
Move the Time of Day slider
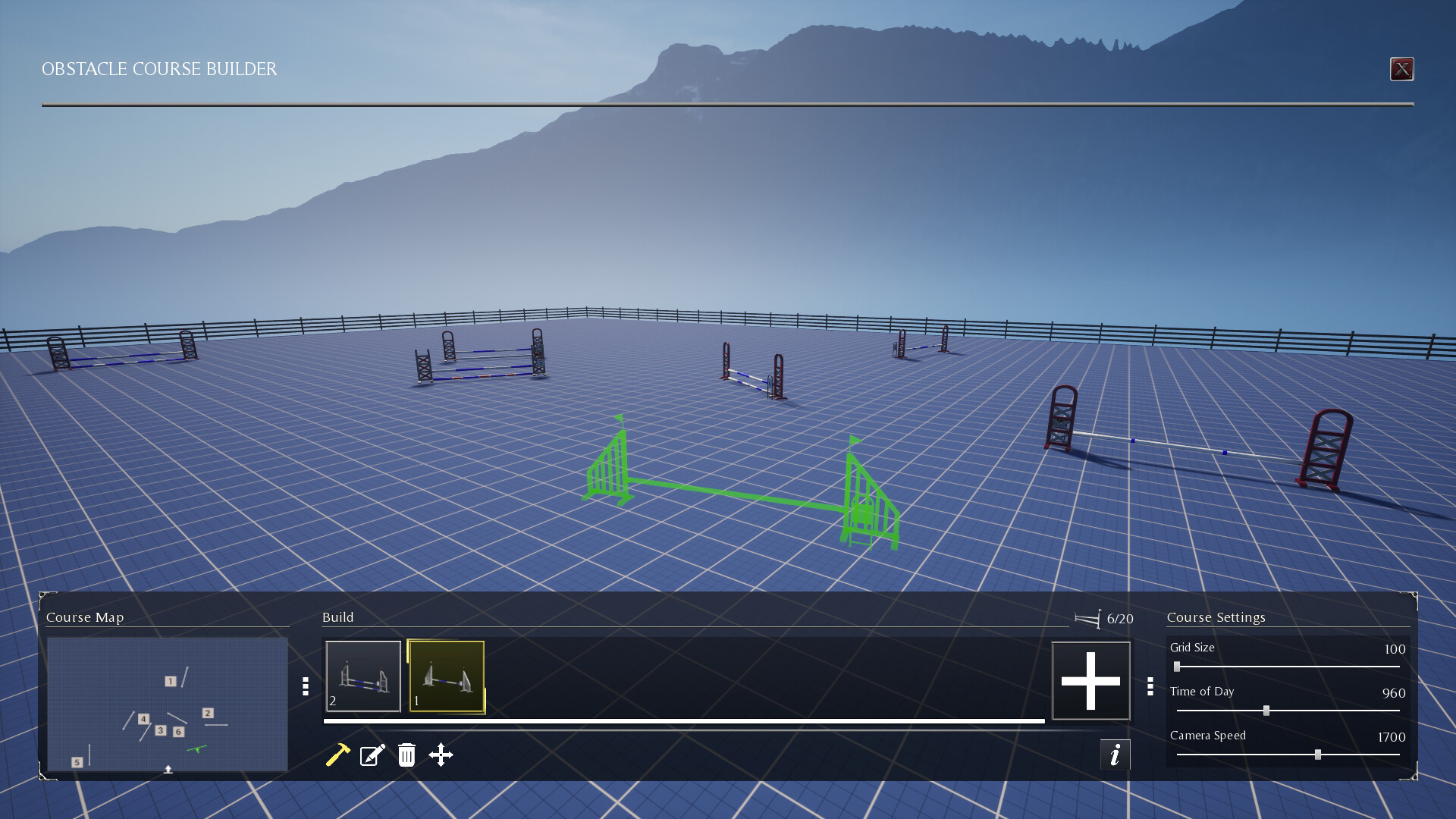(1267, 711)
